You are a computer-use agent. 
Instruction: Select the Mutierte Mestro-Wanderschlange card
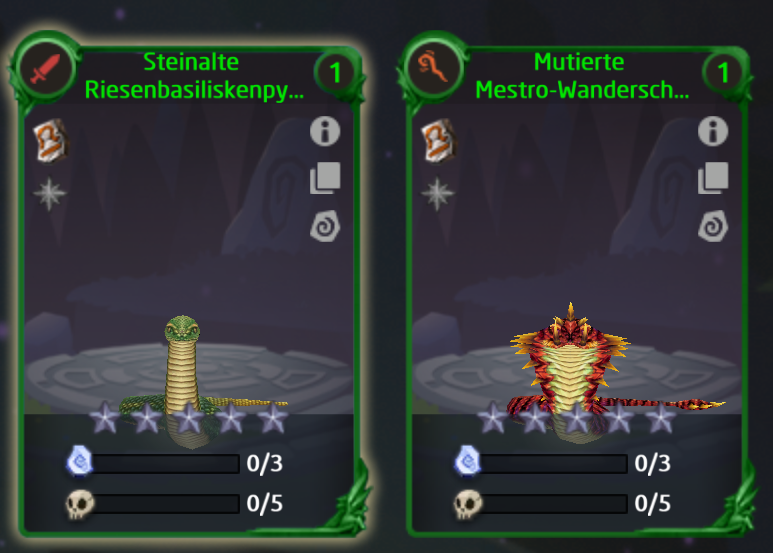(x=578, y=300)
